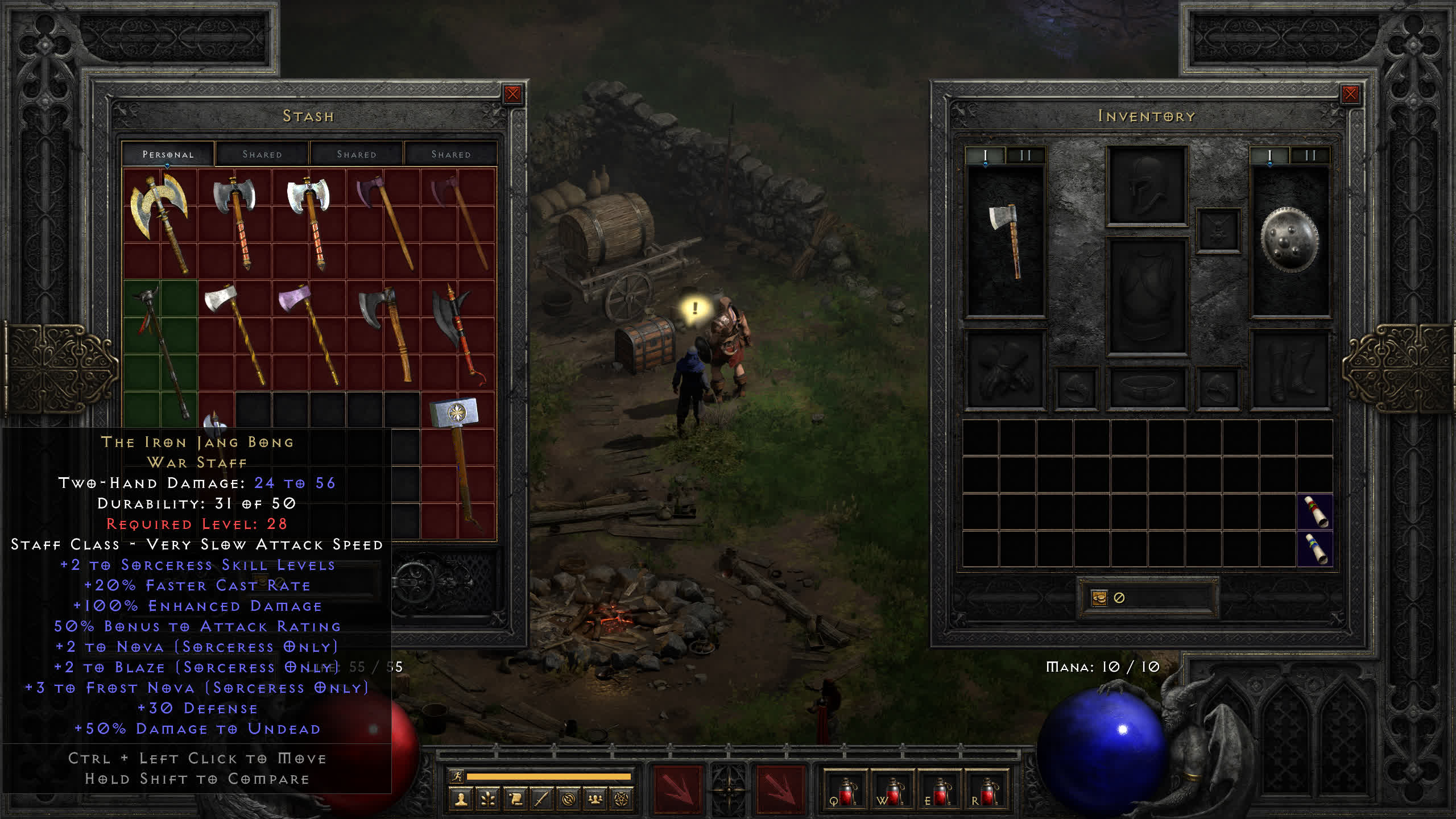Image resolution: width=1456 pixels, height=819 pixels.
Task: Open the quest log scroll icon
Action: coord(515,800)
